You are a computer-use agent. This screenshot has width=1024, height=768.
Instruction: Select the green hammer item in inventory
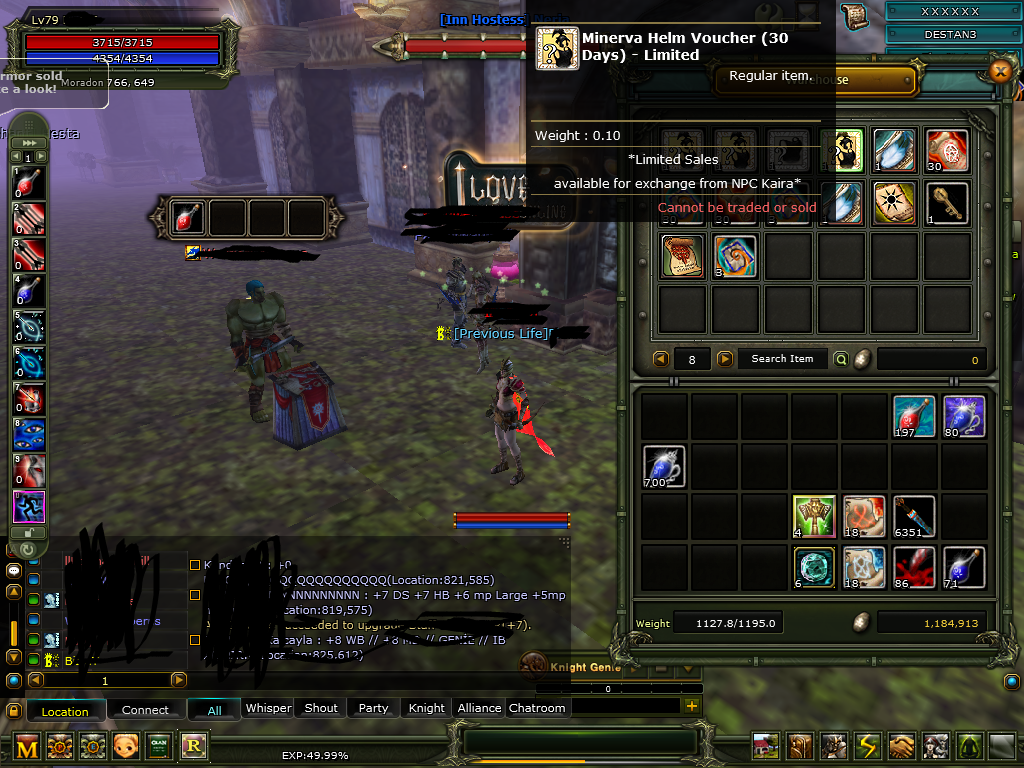tap(813, 516)
